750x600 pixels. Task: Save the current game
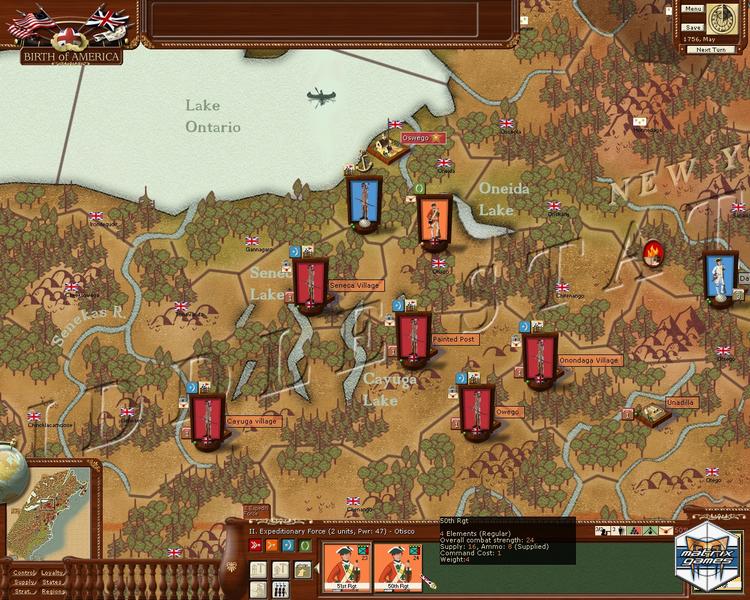click(x=693, y=27)
